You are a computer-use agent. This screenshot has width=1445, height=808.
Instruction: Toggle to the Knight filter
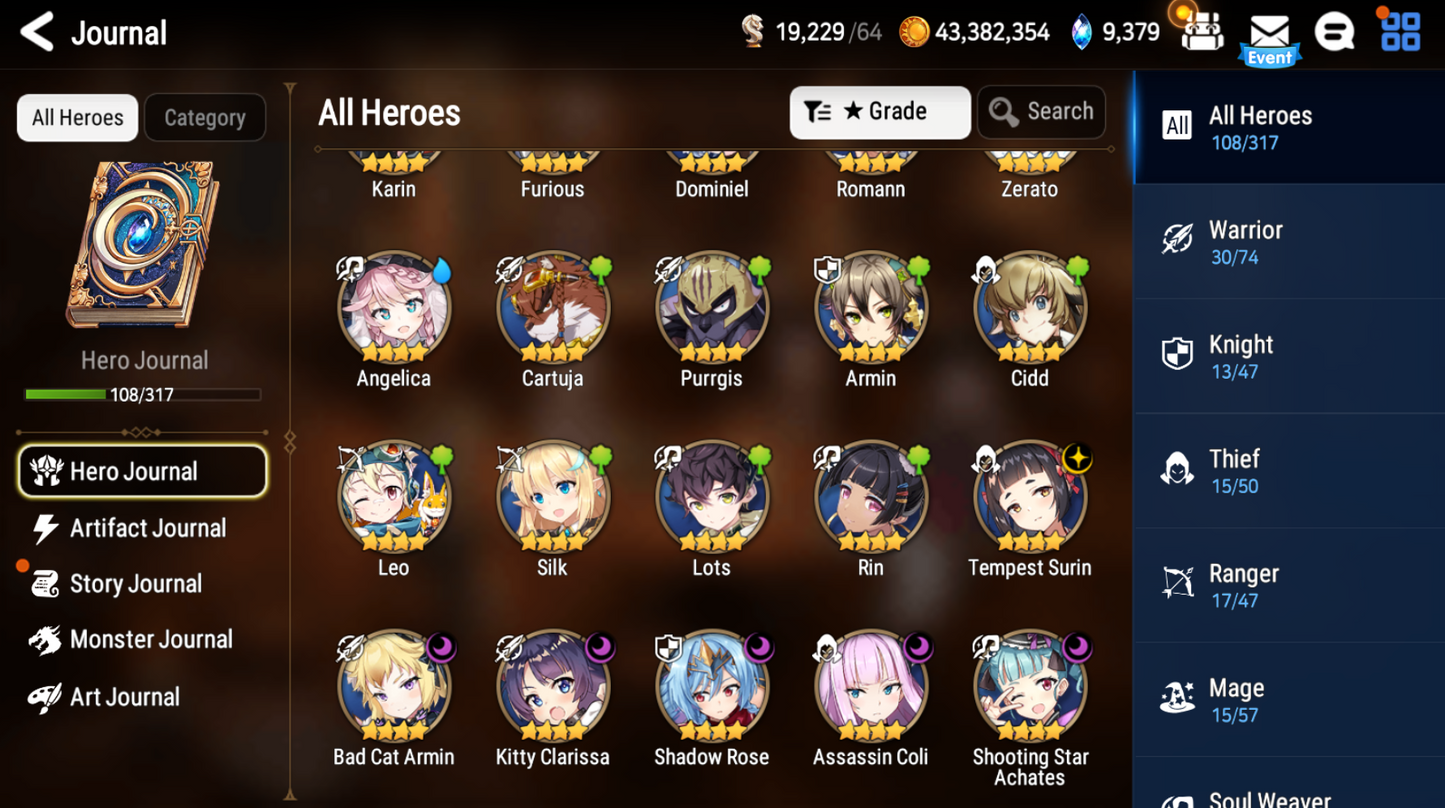tap(1288, 356)
